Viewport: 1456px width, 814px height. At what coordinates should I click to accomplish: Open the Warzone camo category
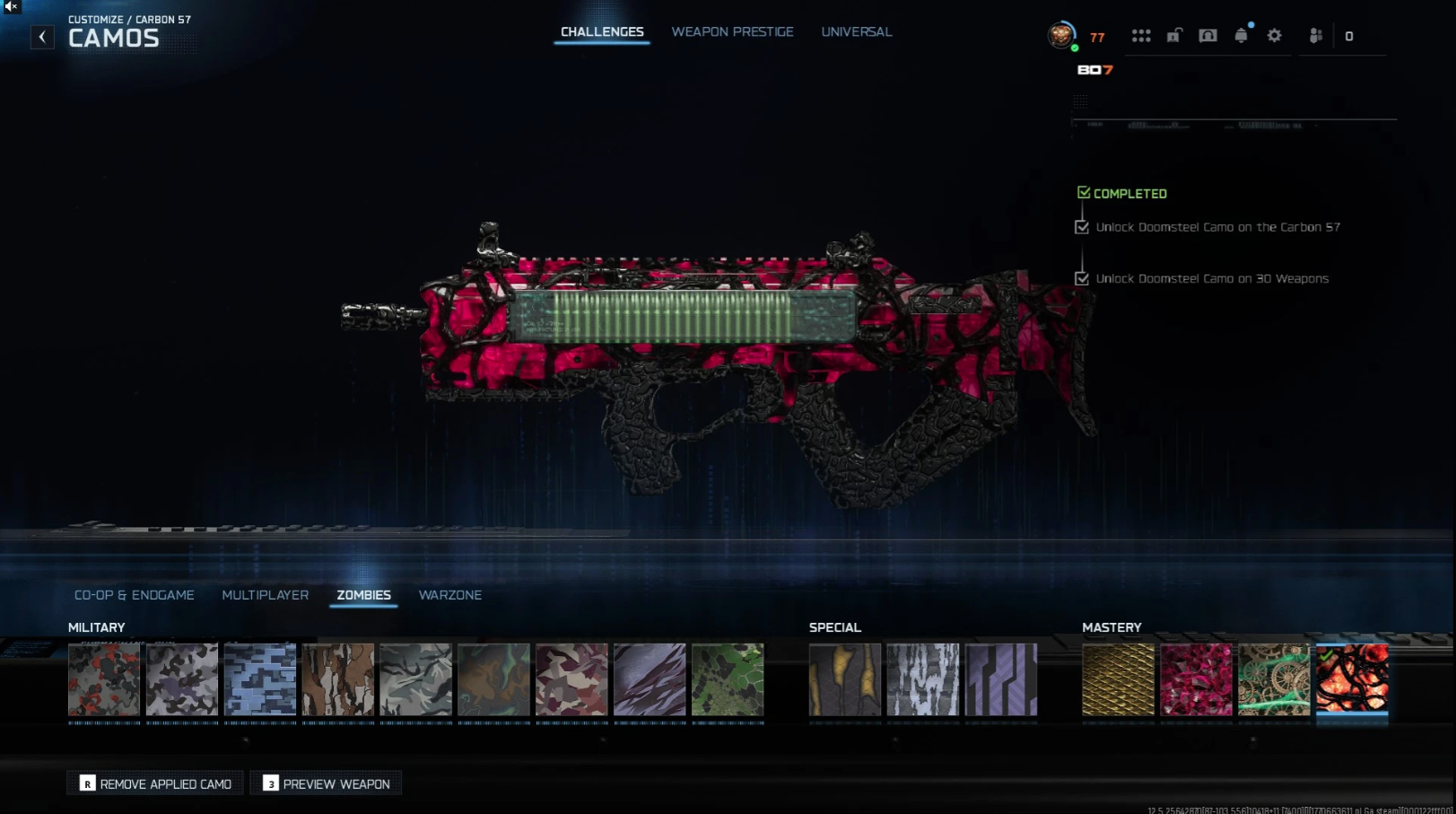tap(449, 595)
